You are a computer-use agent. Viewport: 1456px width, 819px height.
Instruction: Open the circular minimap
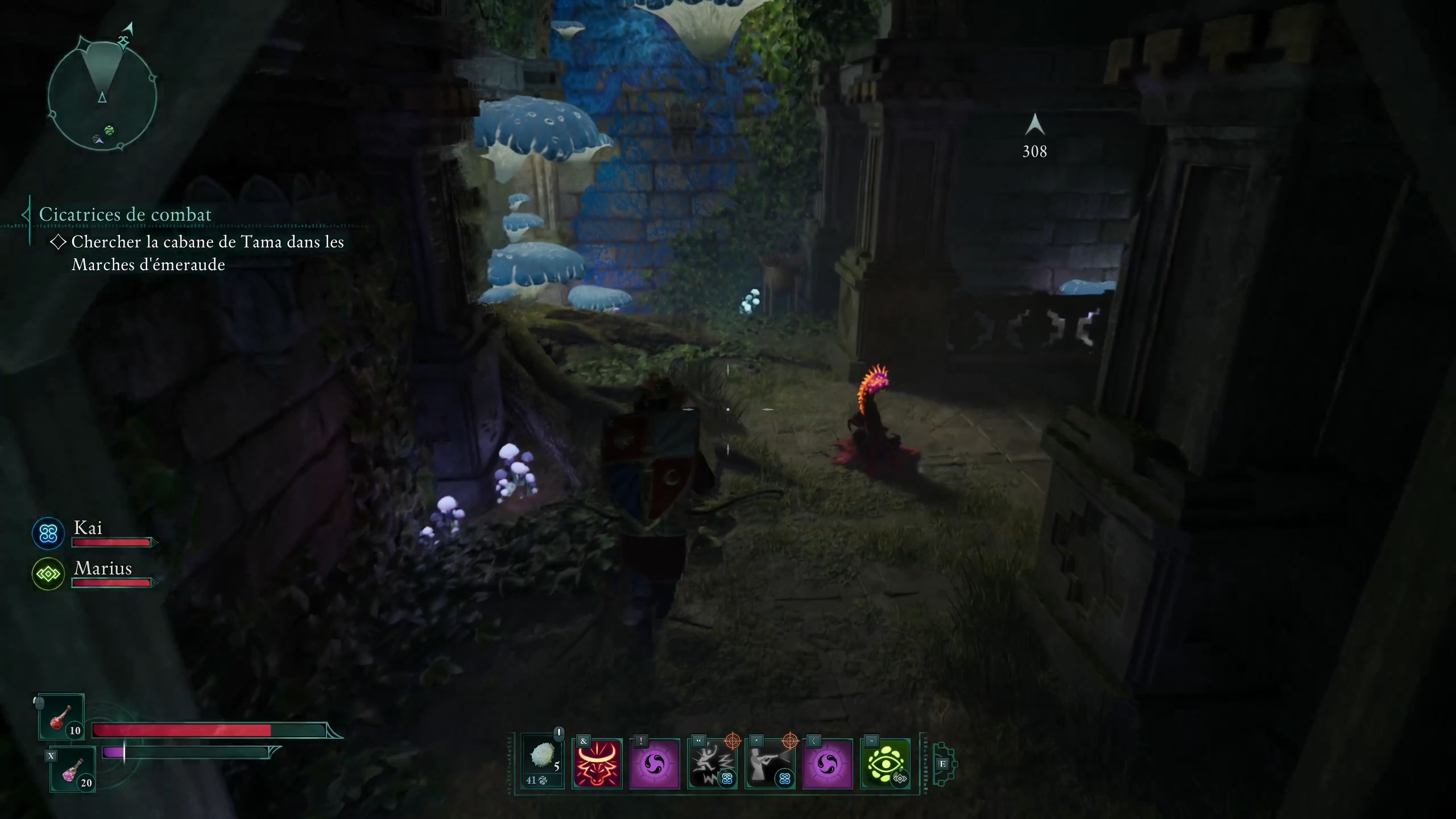click(102, 97)
